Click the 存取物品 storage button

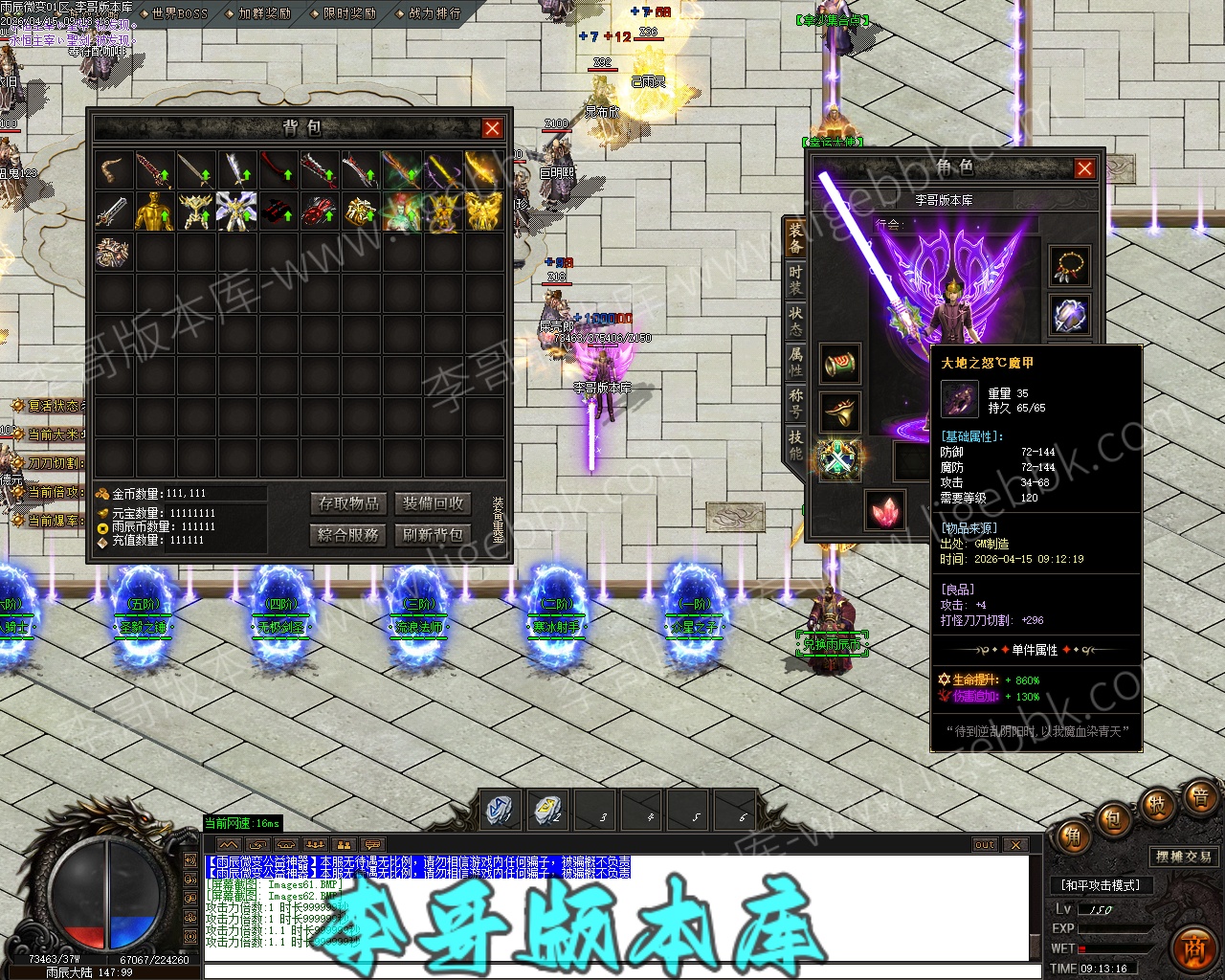tap(349, 503)
